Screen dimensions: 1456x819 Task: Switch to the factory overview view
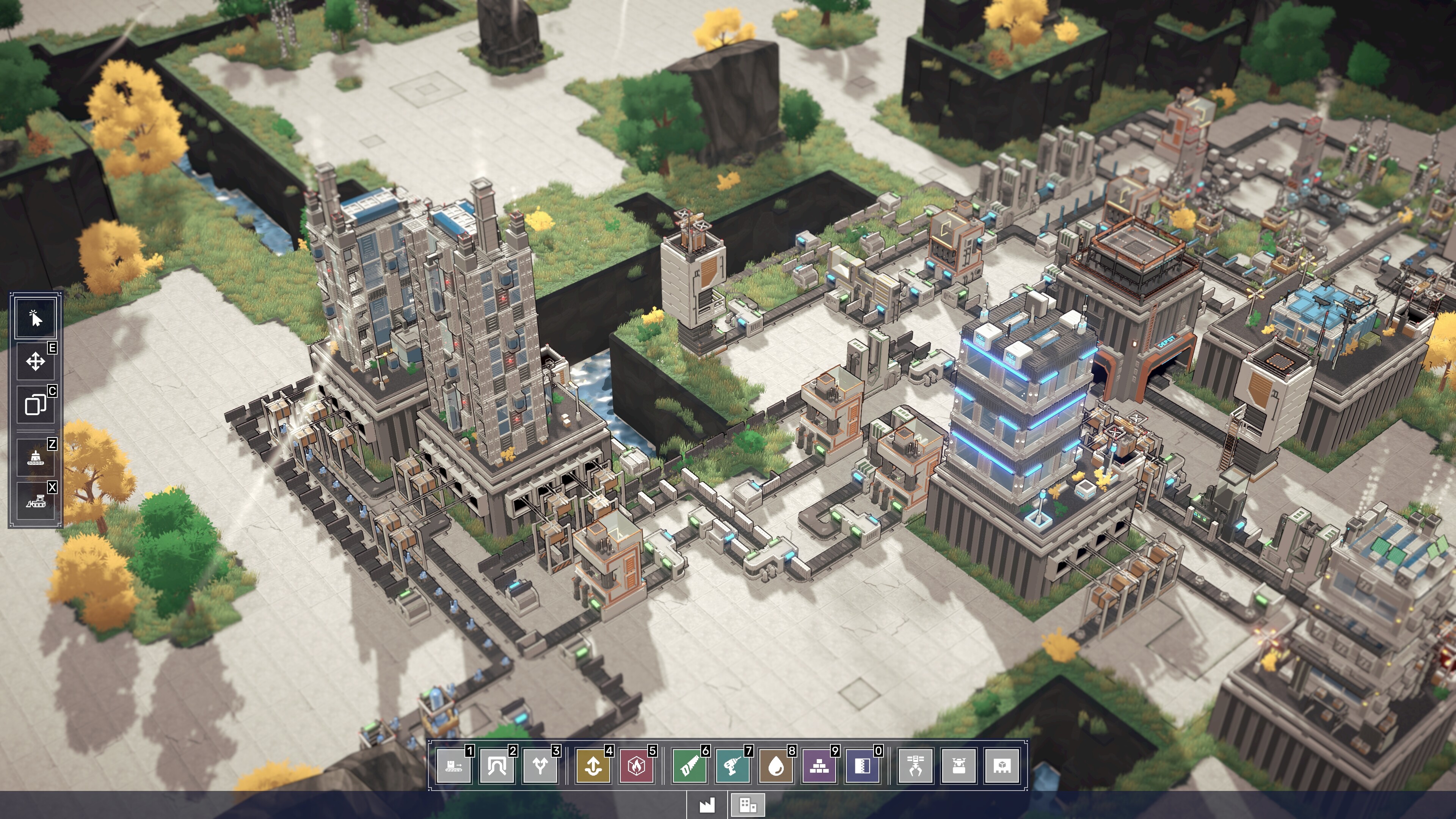tap(708, 805)
